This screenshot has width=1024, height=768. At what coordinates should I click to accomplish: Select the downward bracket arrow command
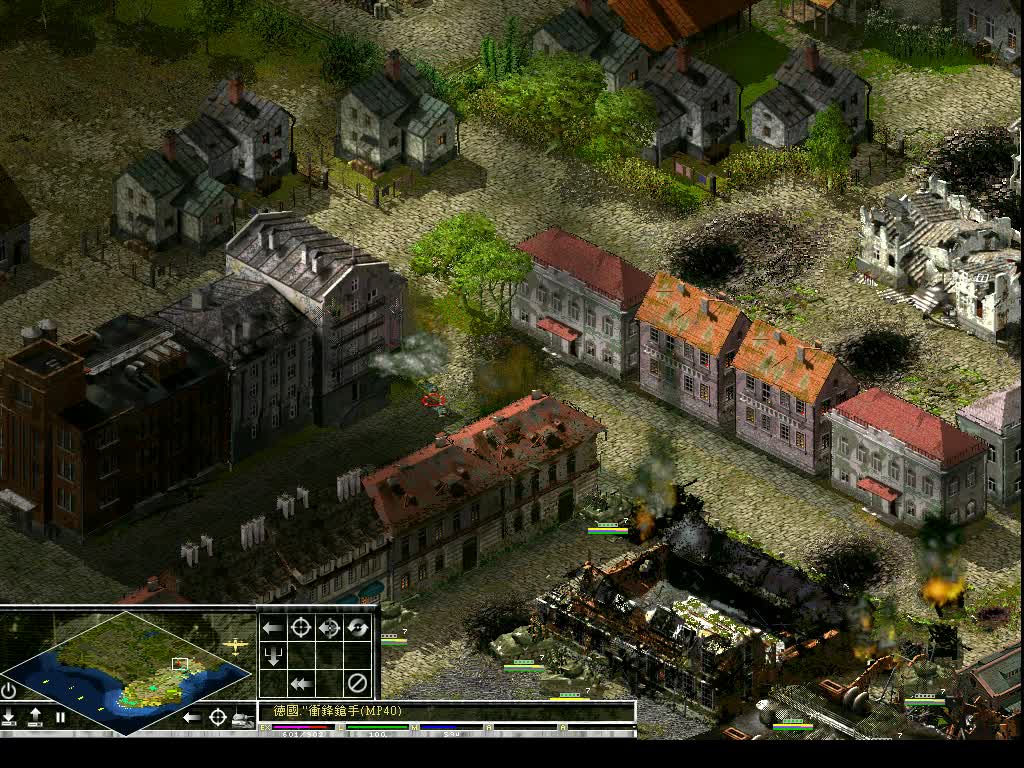[x=272, y=656]
